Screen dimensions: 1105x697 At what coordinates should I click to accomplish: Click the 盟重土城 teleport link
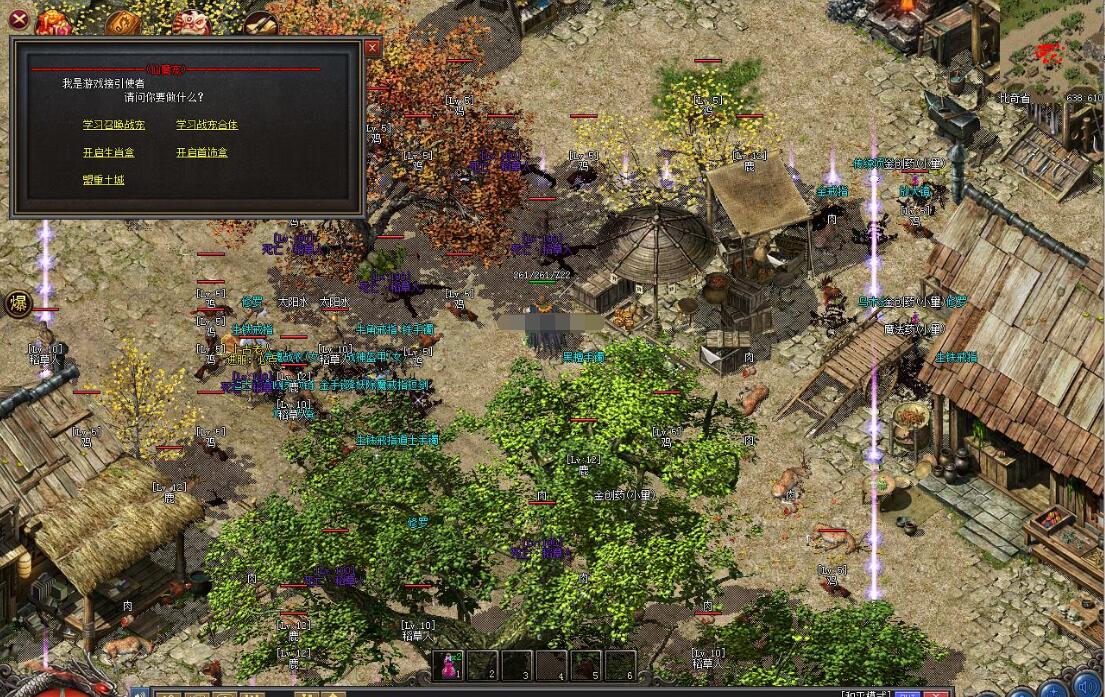click(104, 180)
